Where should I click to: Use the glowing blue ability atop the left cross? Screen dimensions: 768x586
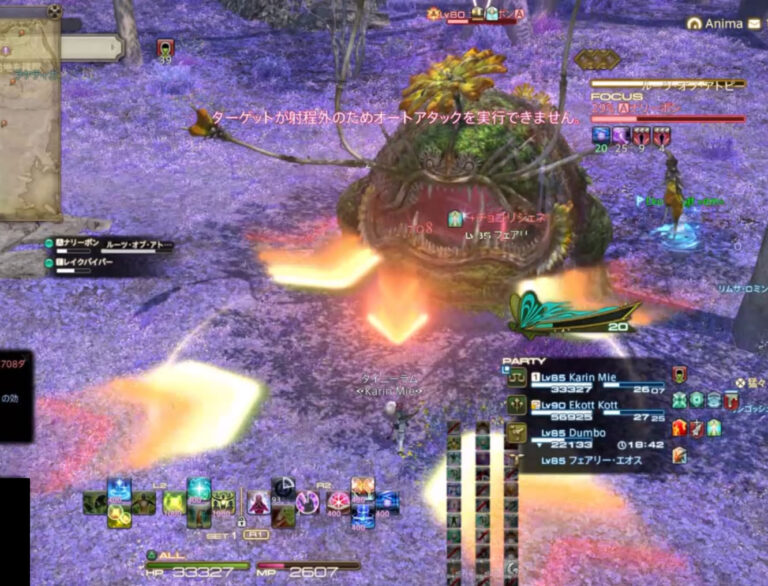[120, 488]
